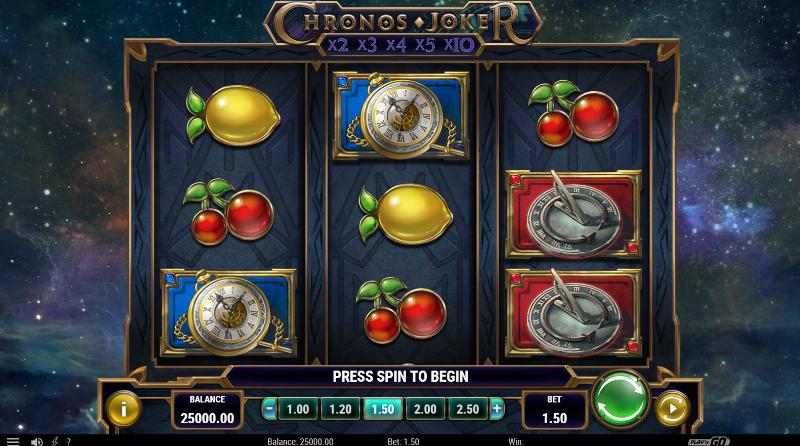
Task: Start autoplay with the gold play button
Action: [x=671, y=408]
